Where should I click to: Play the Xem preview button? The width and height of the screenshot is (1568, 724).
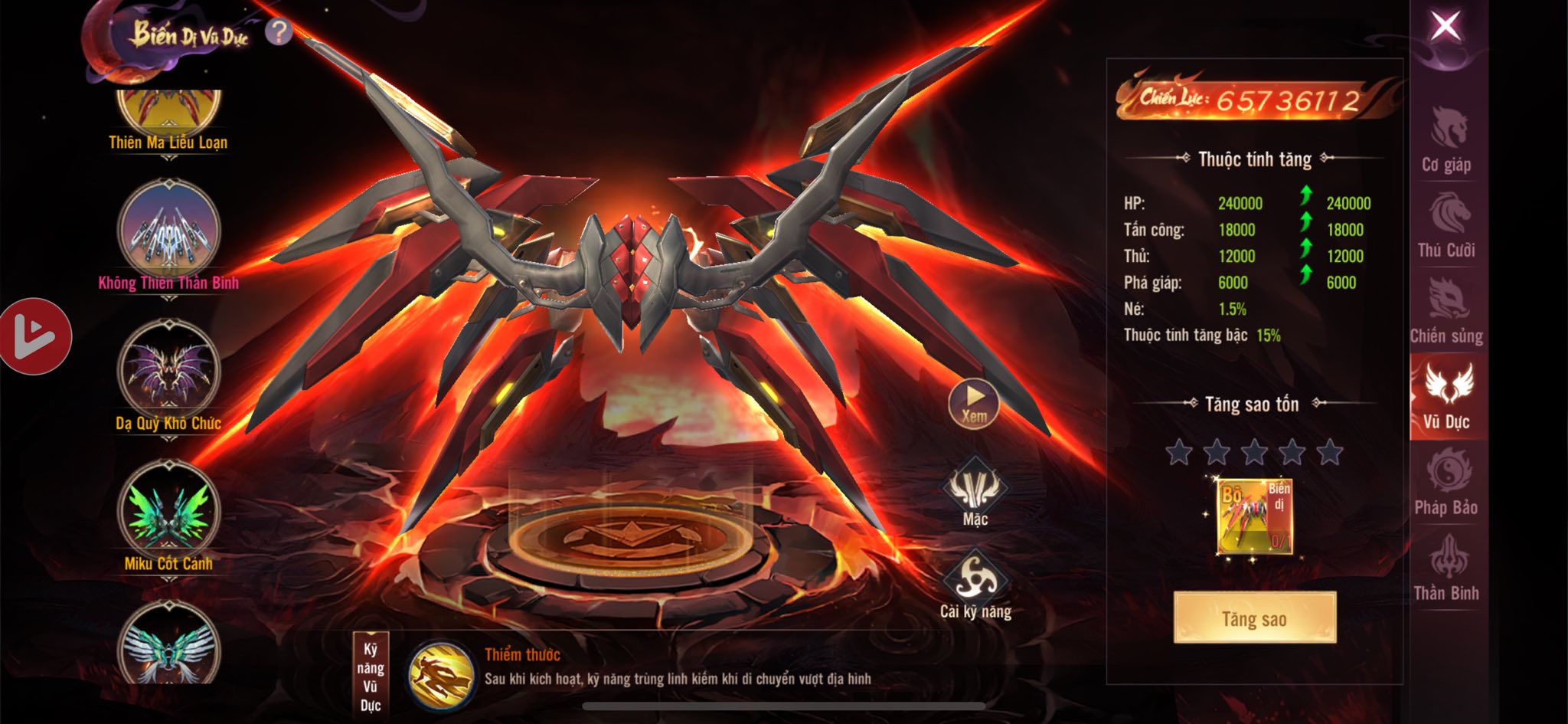click(973, 403)
